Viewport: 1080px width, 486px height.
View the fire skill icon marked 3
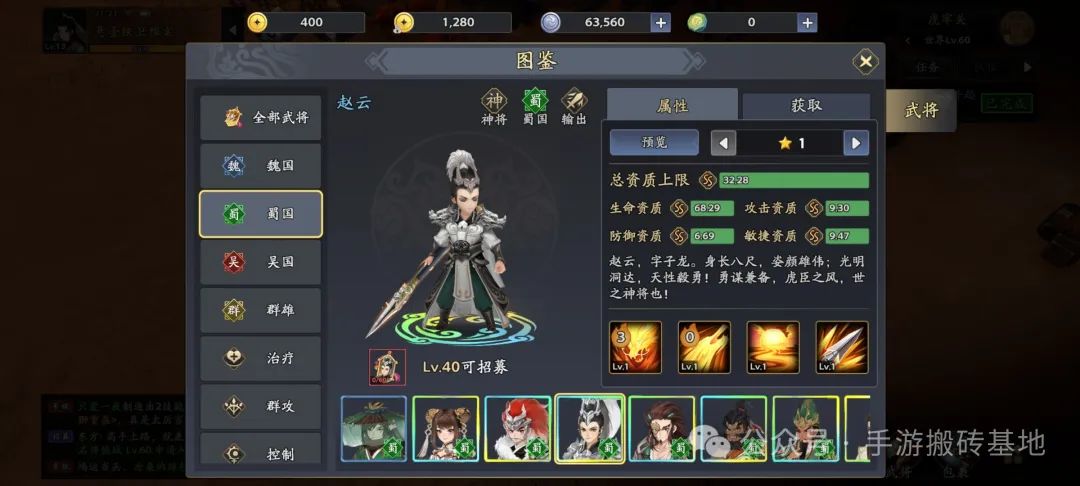point(635,348)
